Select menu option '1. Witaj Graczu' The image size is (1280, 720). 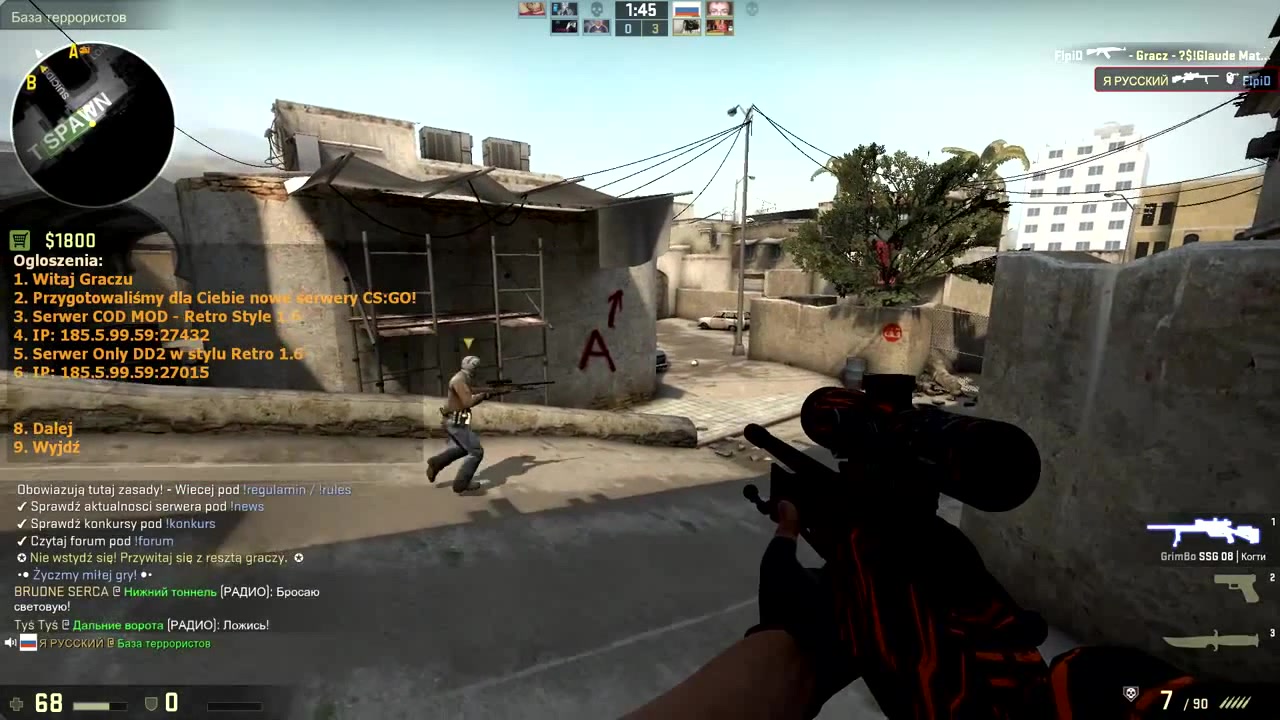(x=72, y=279)
